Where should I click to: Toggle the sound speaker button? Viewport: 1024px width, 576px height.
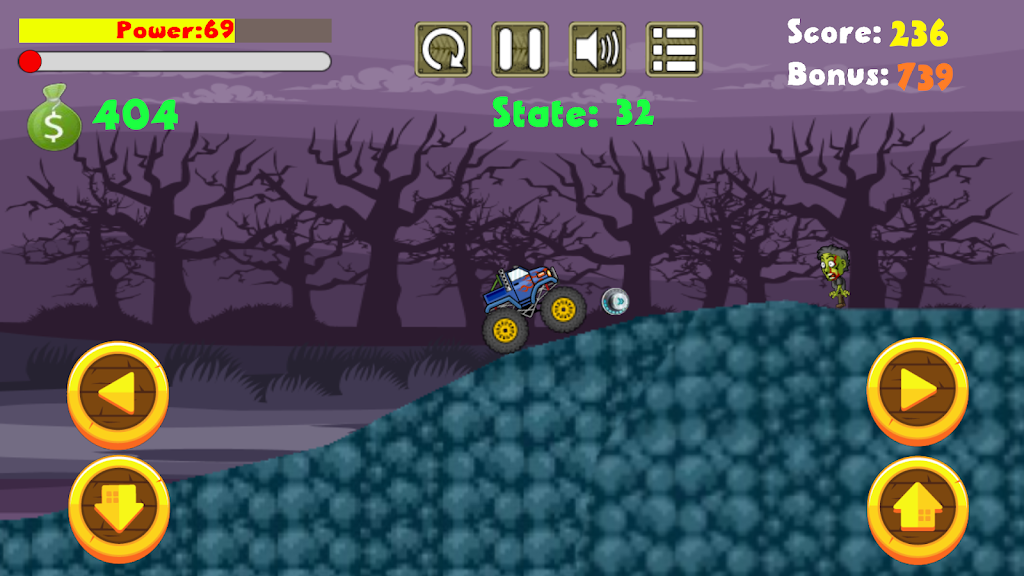597,50
